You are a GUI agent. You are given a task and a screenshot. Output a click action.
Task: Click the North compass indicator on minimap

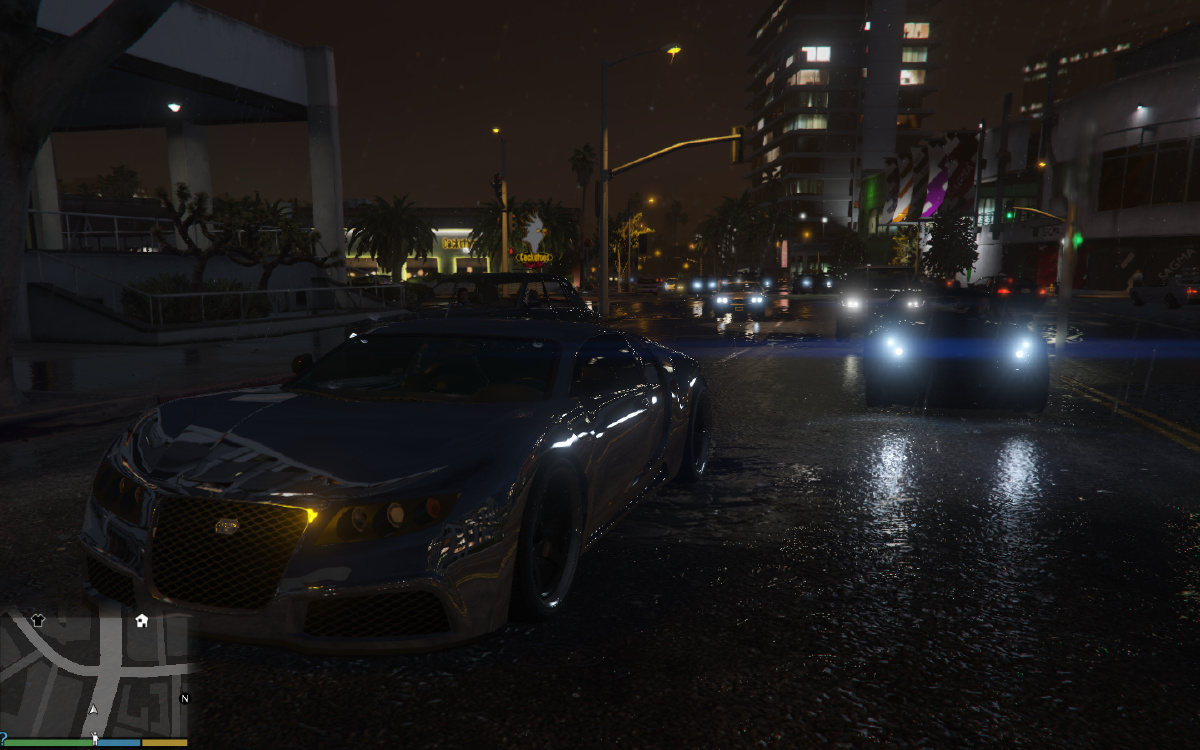(x=184, y=698)
